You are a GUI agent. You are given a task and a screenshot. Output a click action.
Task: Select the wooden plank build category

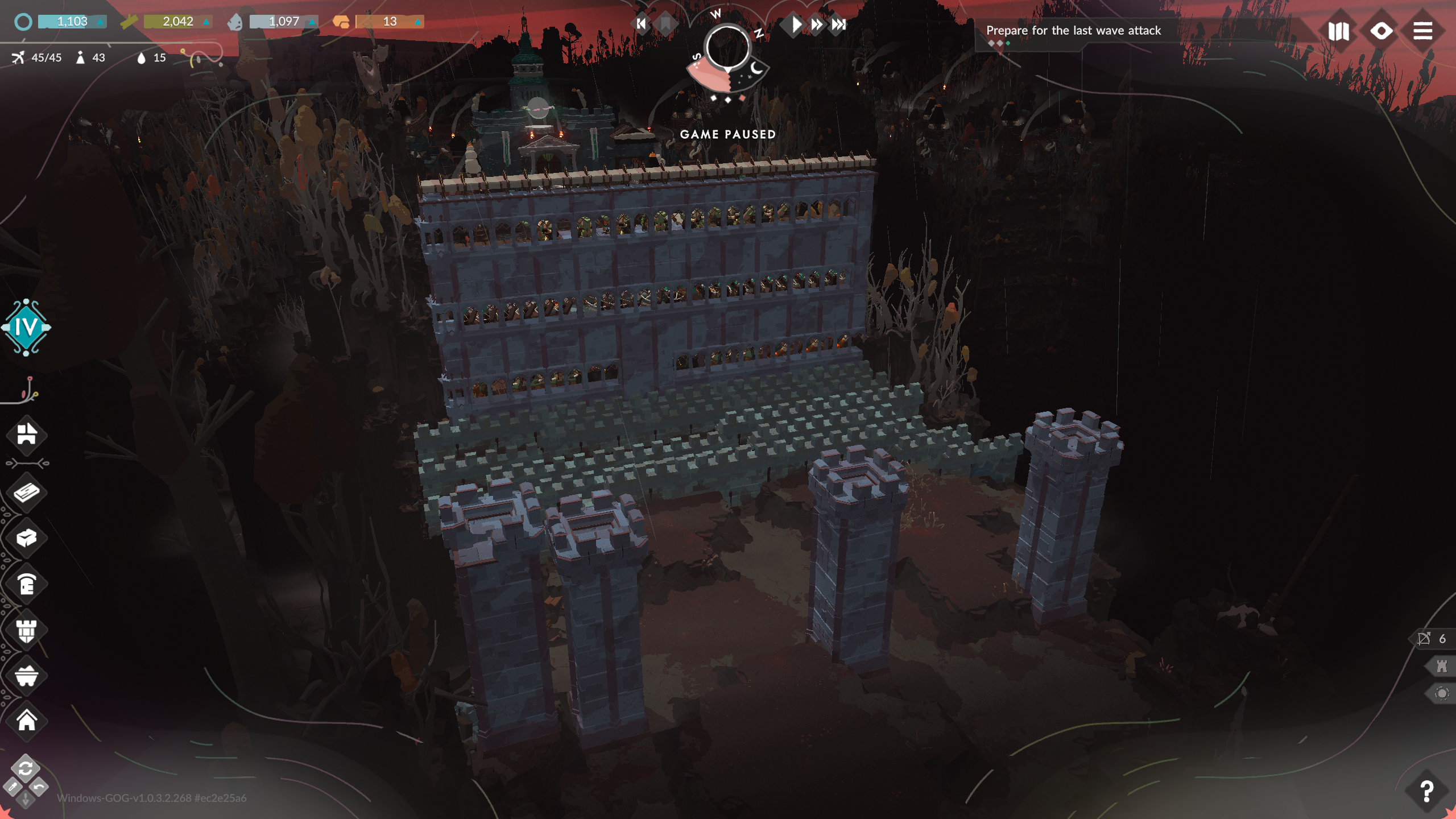tap(27, 493)
